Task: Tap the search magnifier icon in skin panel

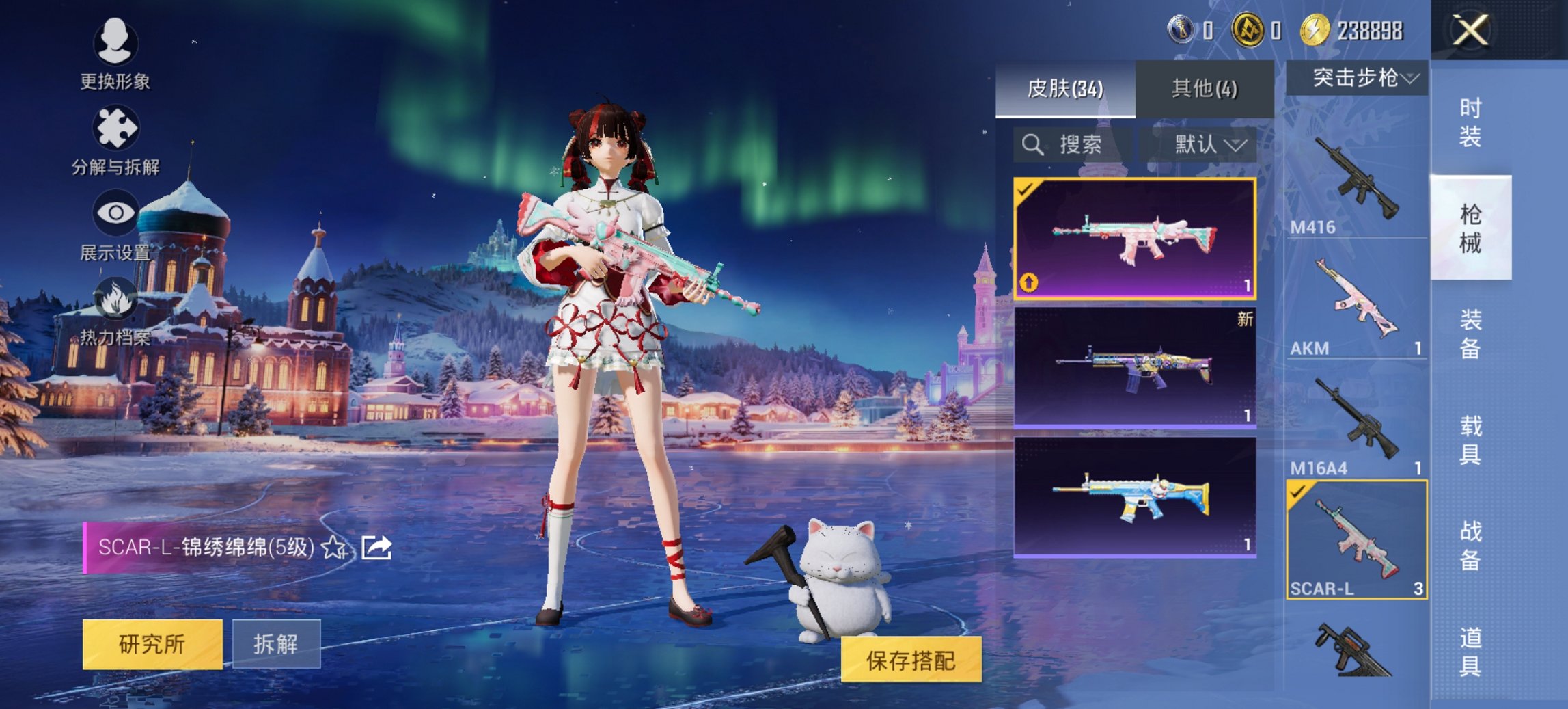Action: (x=1032, y=145)
